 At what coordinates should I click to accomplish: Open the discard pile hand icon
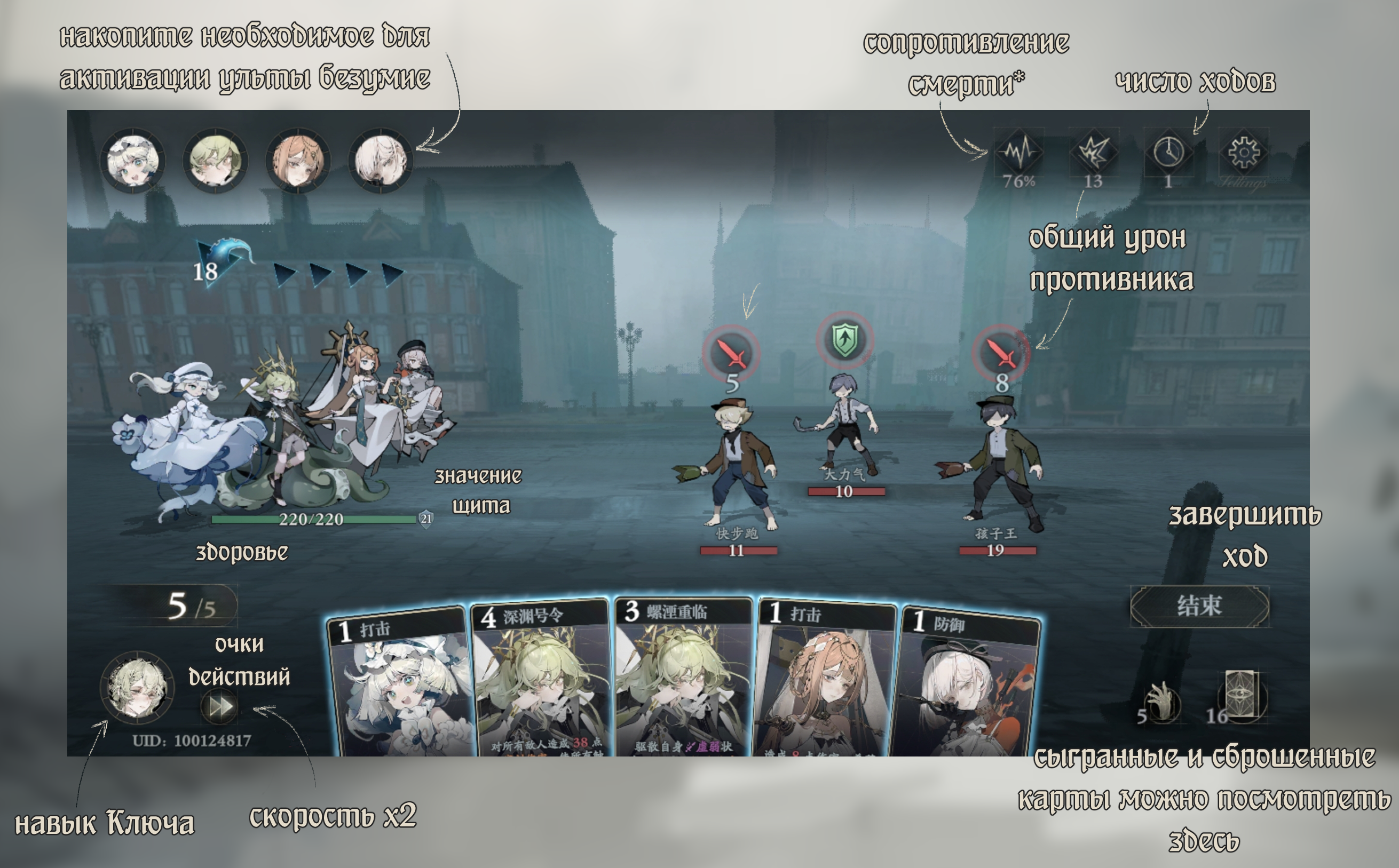pos(1161,702)
